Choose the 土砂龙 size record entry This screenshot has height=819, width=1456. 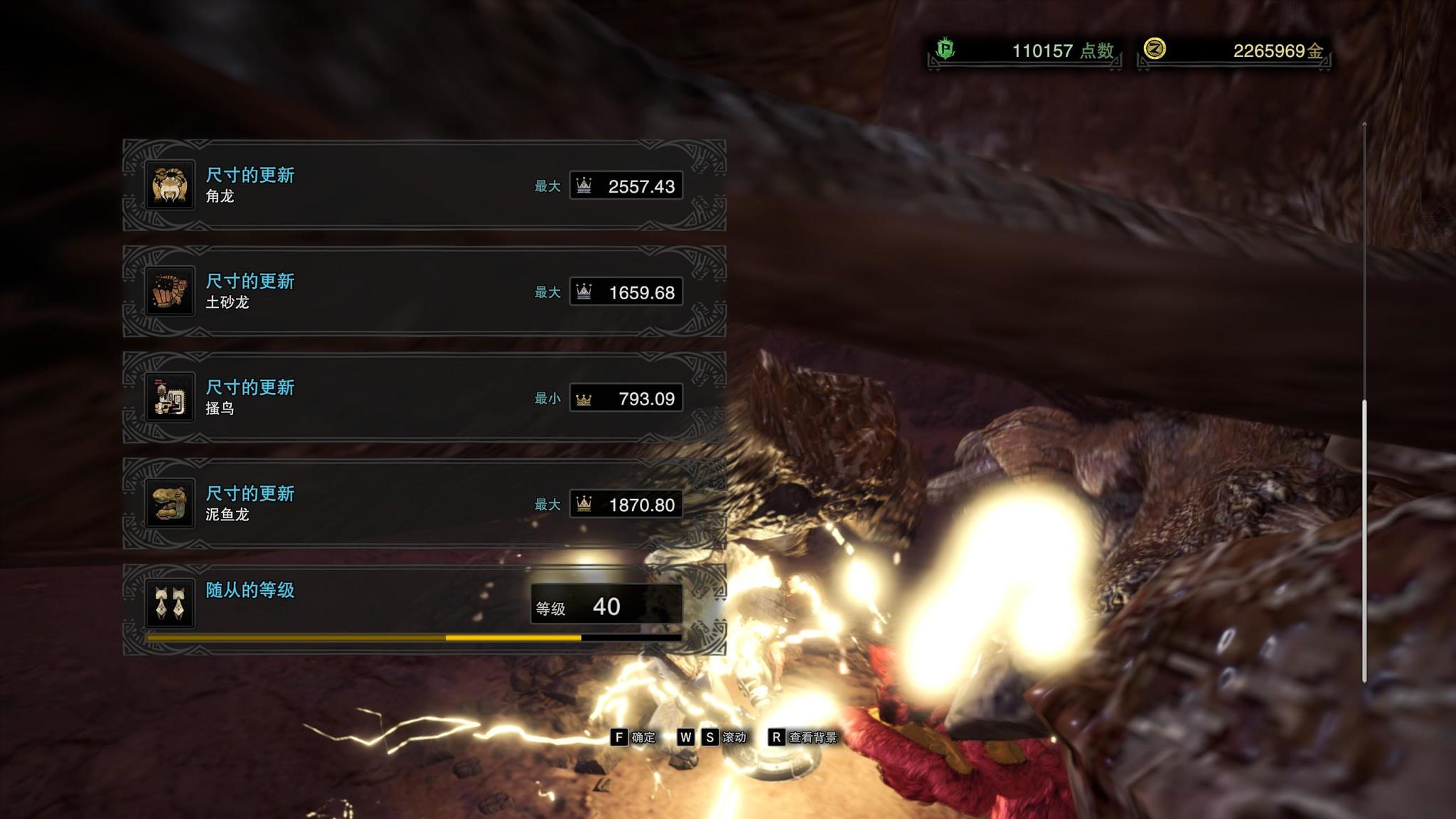pos(424,291)
